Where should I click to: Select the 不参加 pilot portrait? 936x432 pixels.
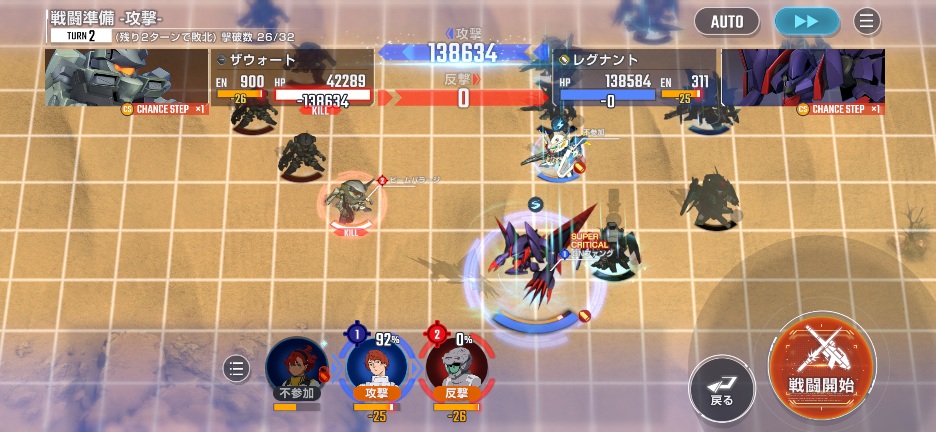coord(296,366)
